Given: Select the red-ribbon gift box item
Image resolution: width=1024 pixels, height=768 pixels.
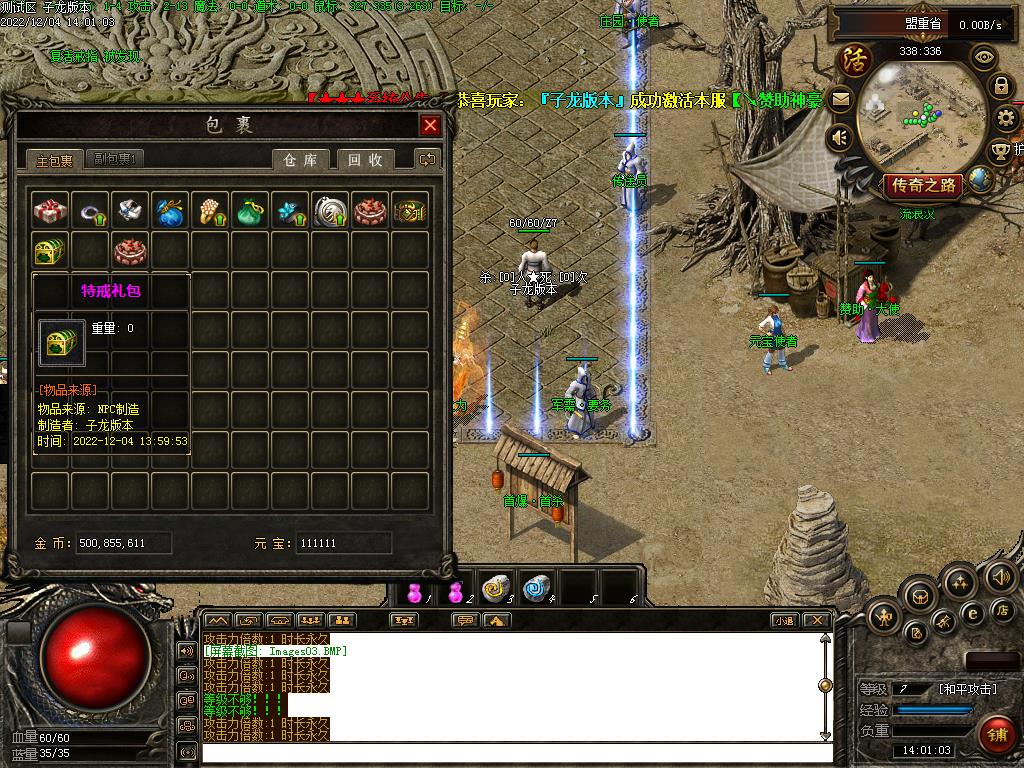Looking at the screenshot, I should (50, 210).
